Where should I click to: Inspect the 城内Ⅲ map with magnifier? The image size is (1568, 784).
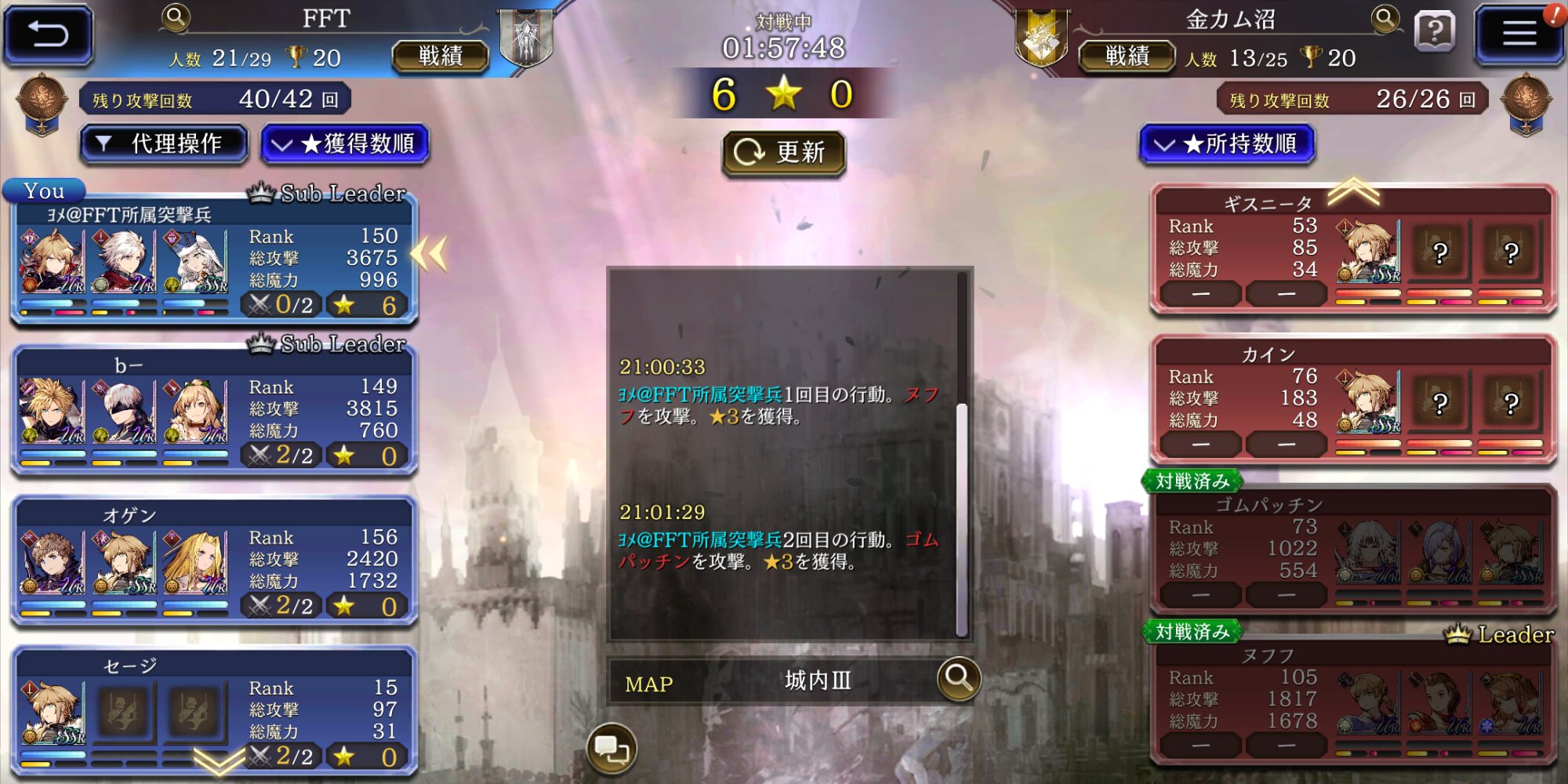click(958, 678)
